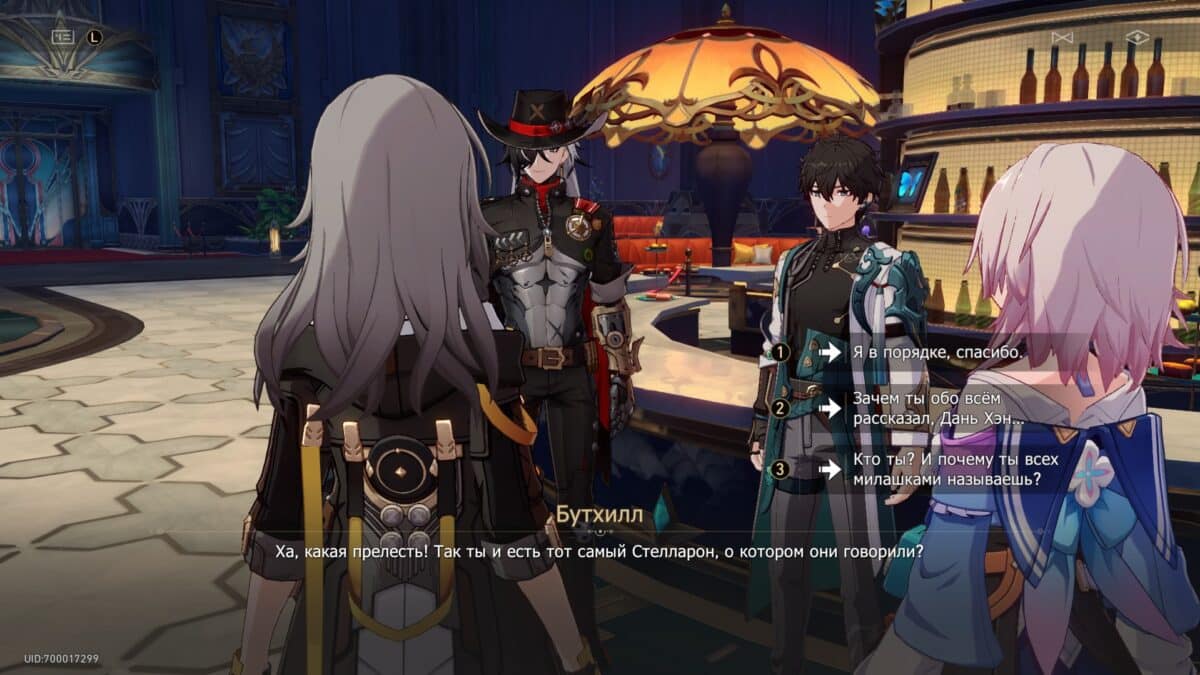Screen dimensions: 1200x675
Task: Select reply "Зачем ты обо всём рассказал, Дань Хэн..."
Action: click(937, 408)
